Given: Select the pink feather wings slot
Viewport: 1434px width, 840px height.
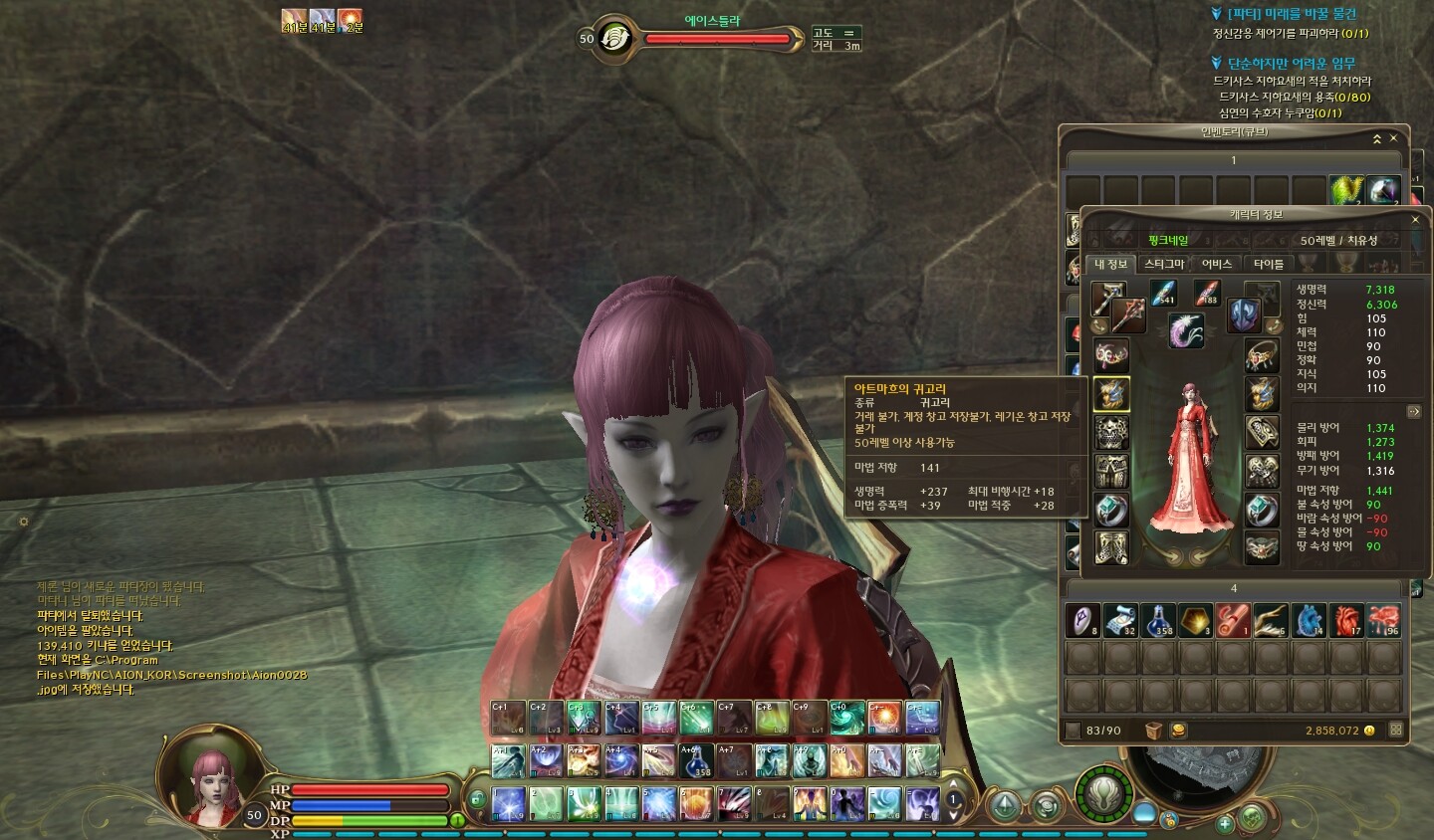Looking at the screenshot, I should [x=1185, y=329].
